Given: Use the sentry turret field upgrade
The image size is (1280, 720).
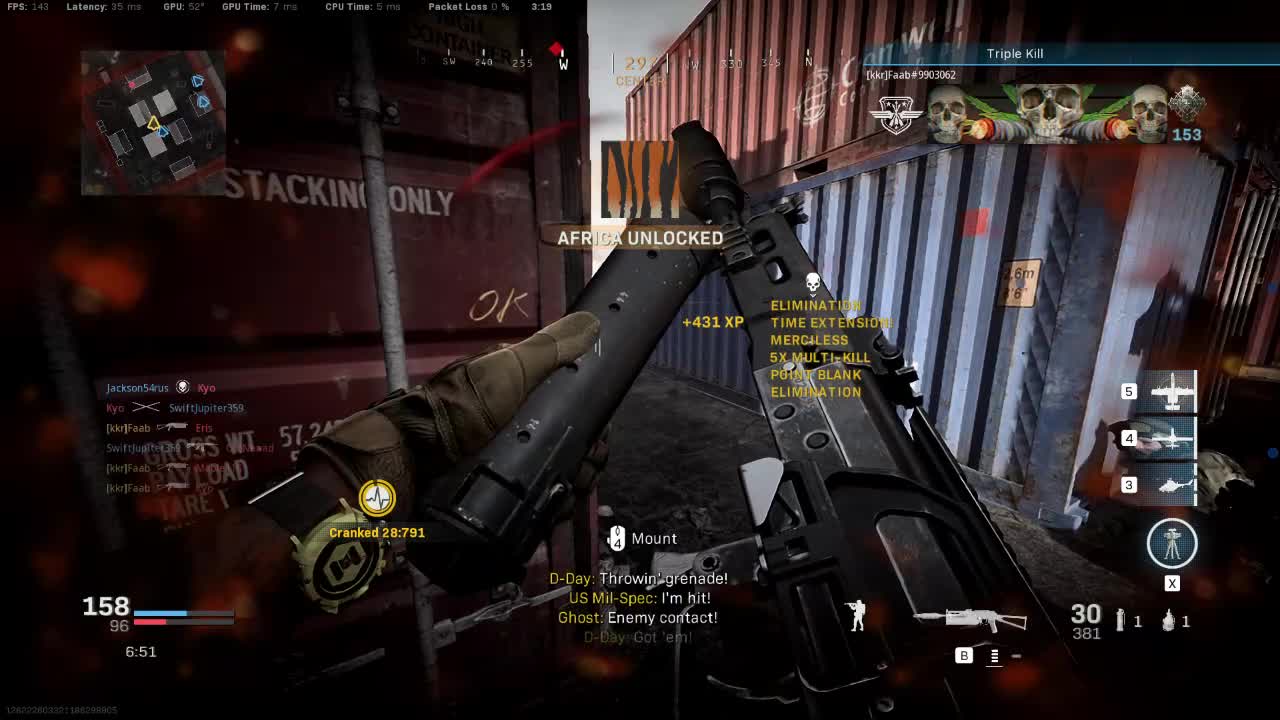Looking at the screenshot, I should tap(1171, 543).
